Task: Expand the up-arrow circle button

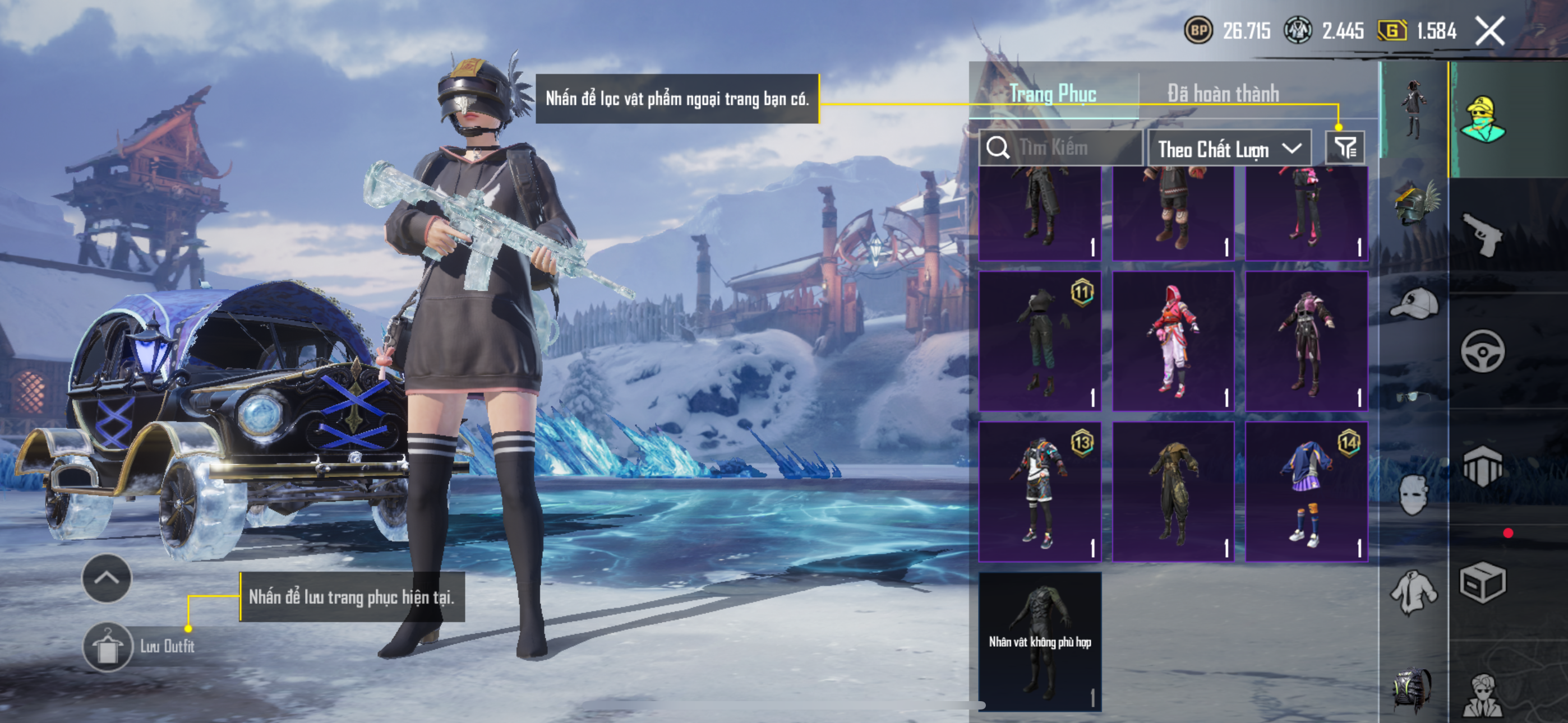Action: (107, 578)
